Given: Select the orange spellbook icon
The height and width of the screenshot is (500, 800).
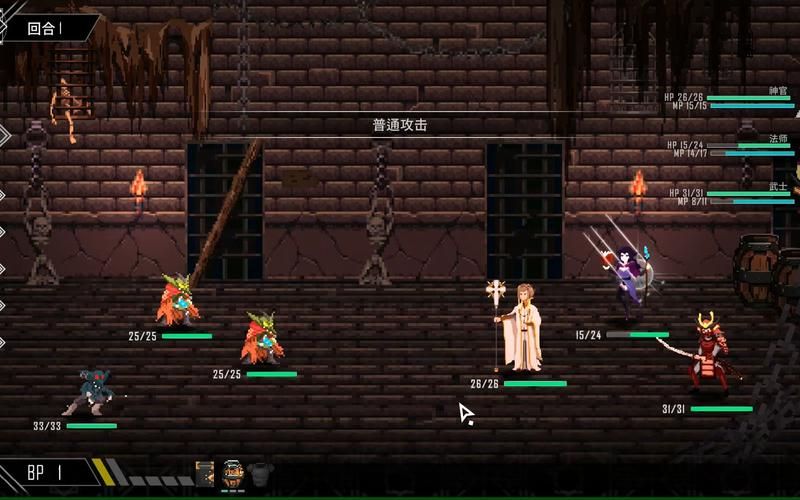Looking at the screenshot, I should (205, 473).
